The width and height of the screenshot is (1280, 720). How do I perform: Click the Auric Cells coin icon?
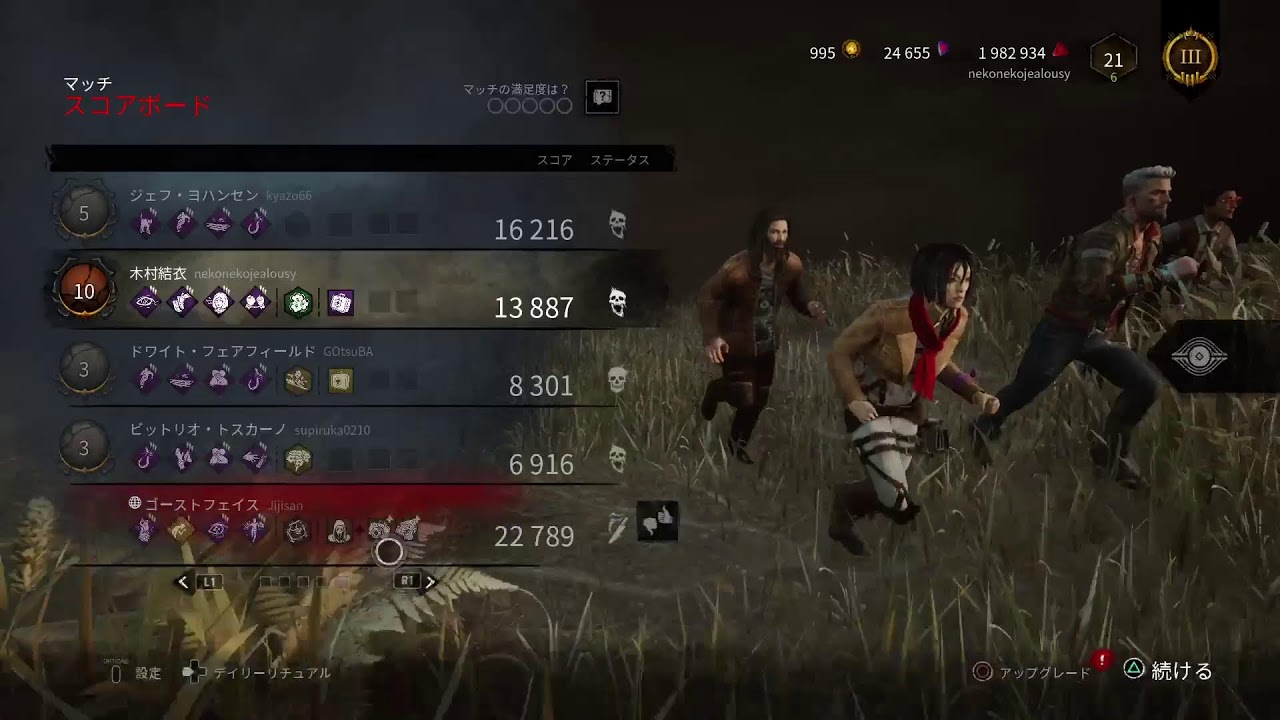(852, 52)
